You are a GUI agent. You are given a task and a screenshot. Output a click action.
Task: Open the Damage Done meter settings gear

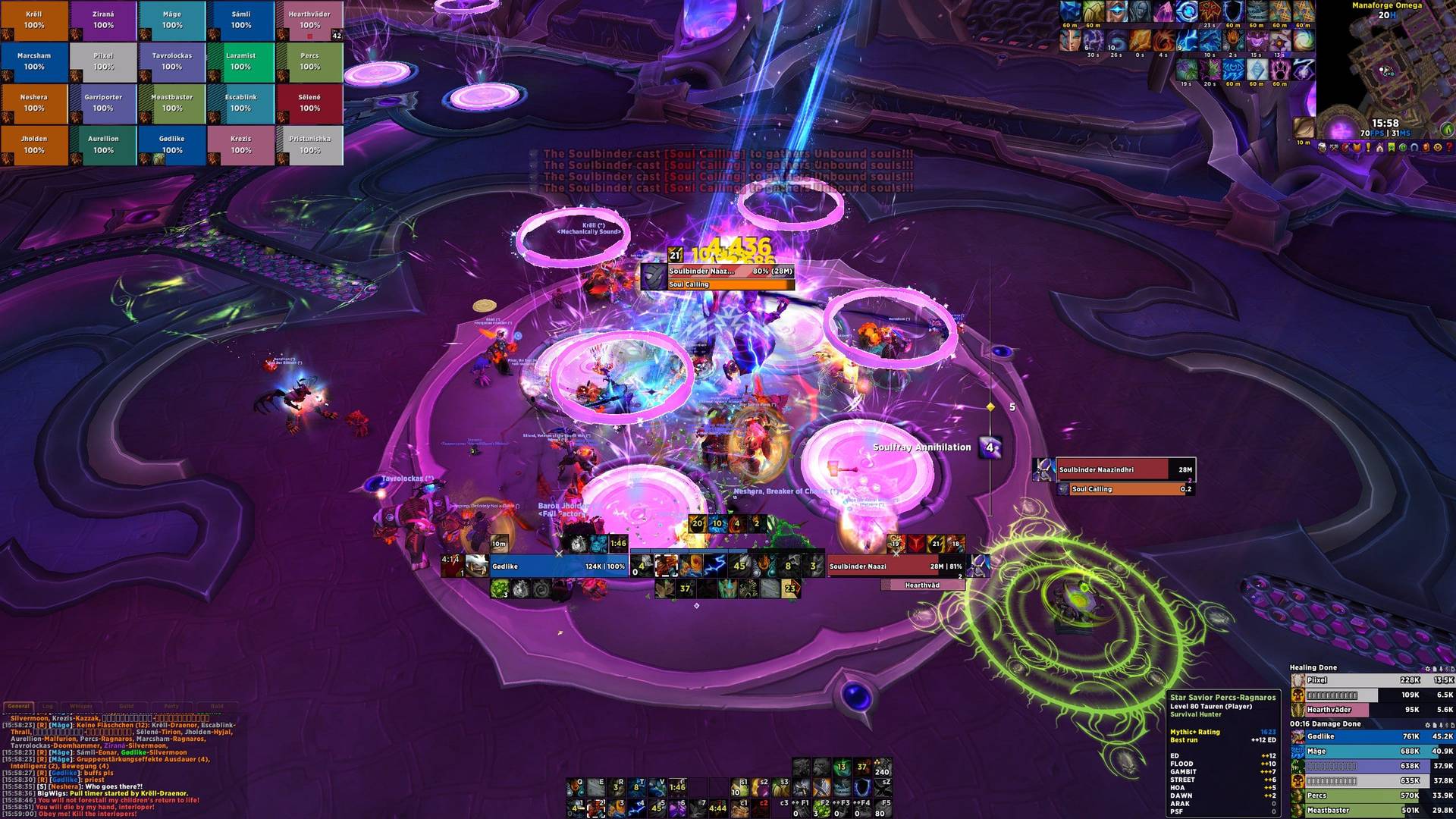1427,724
